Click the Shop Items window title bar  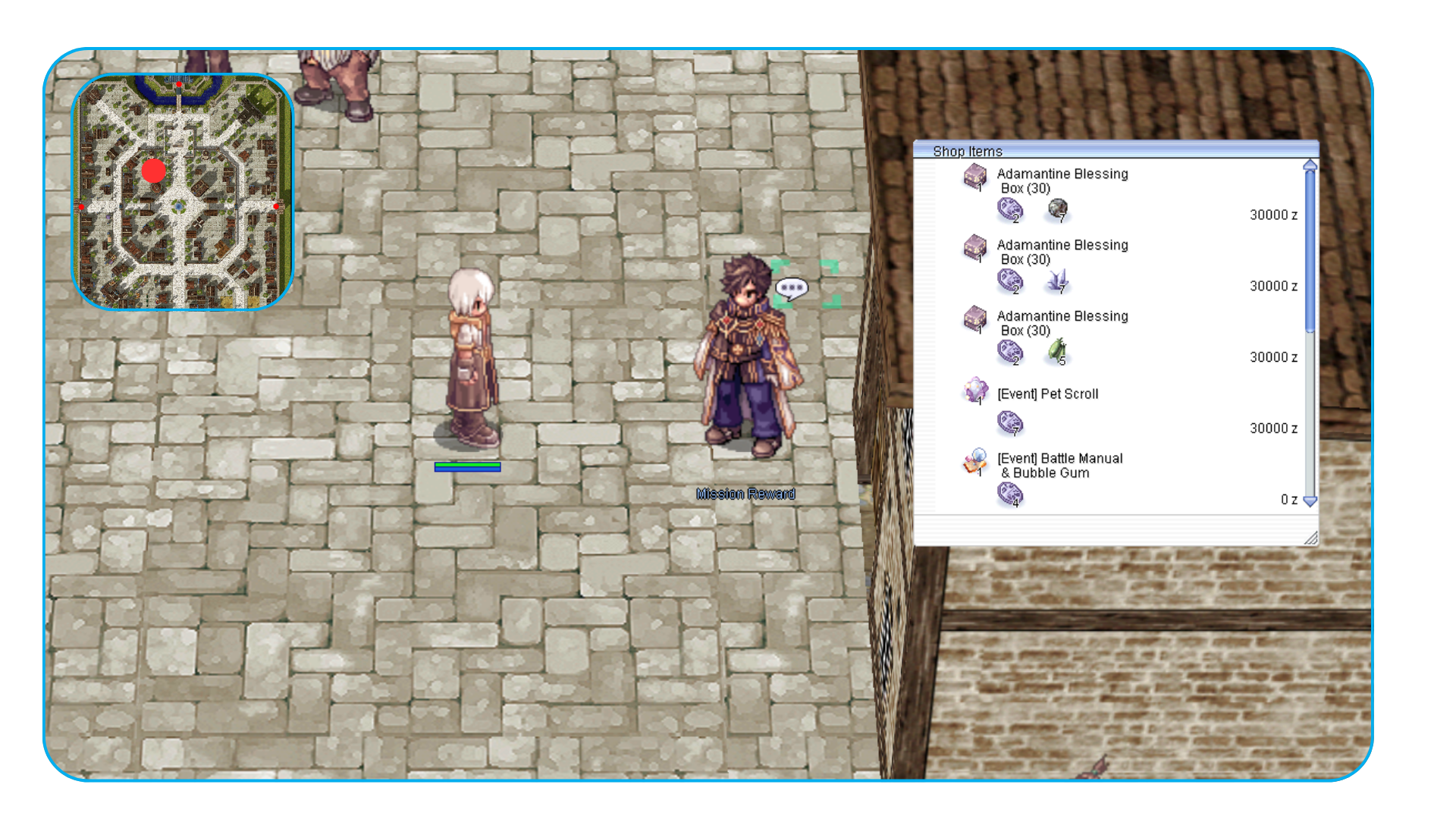[1115, 150]
